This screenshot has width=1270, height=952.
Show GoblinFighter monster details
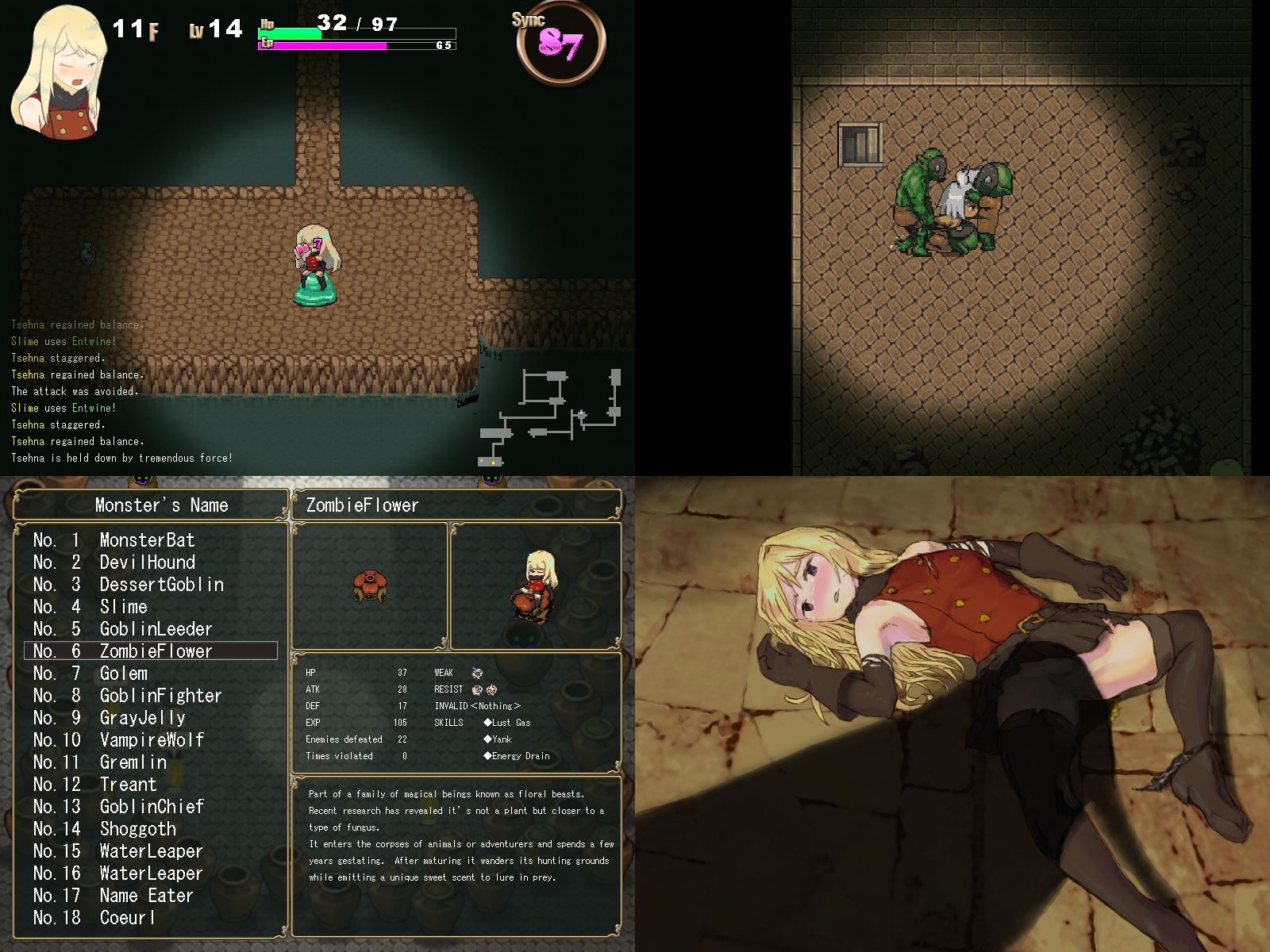point(160,696)
